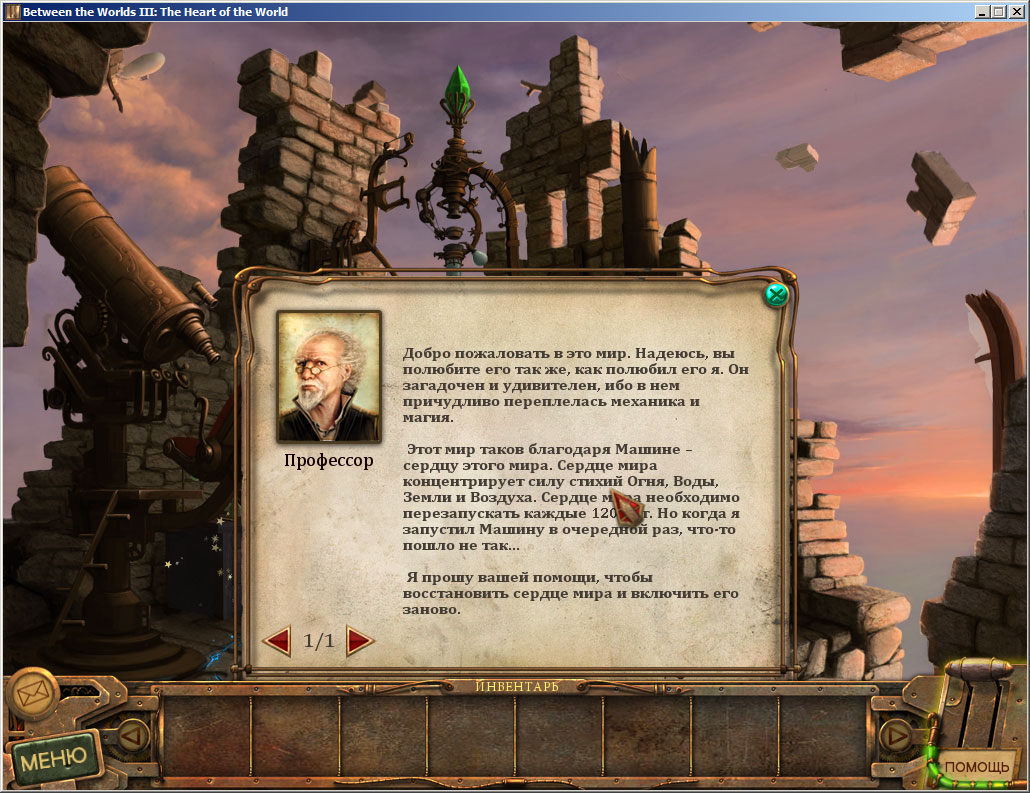Go to the previous dialogue page
This screenshot has height=793, width=1030.
pyautogui.click(x=277, y=640)
